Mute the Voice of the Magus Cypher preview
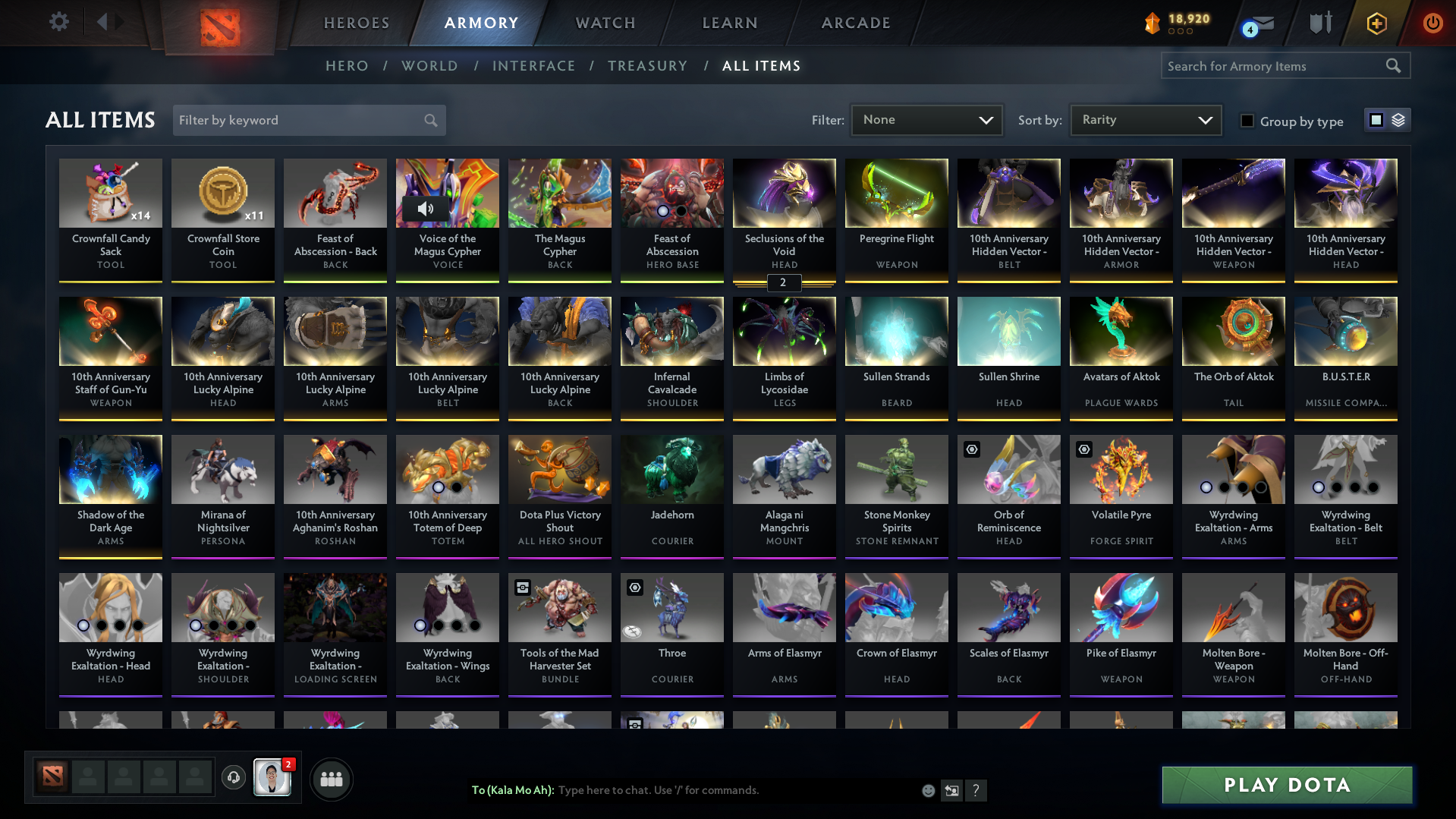Screen dimensions: 1456x819 426,209
